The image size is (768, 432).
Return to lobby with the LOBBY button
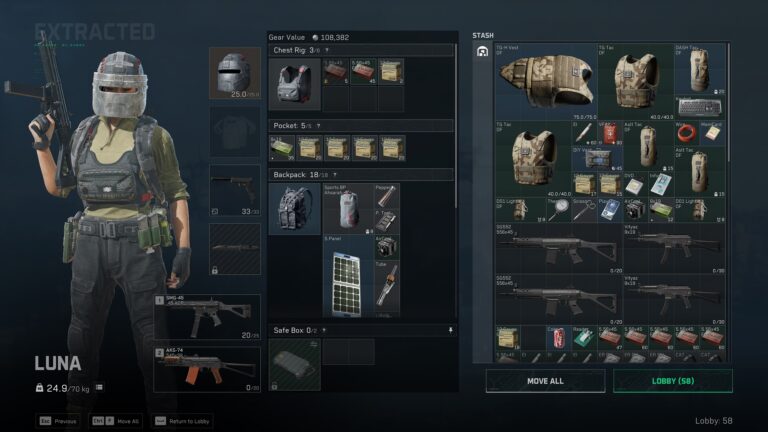point(672,381)
